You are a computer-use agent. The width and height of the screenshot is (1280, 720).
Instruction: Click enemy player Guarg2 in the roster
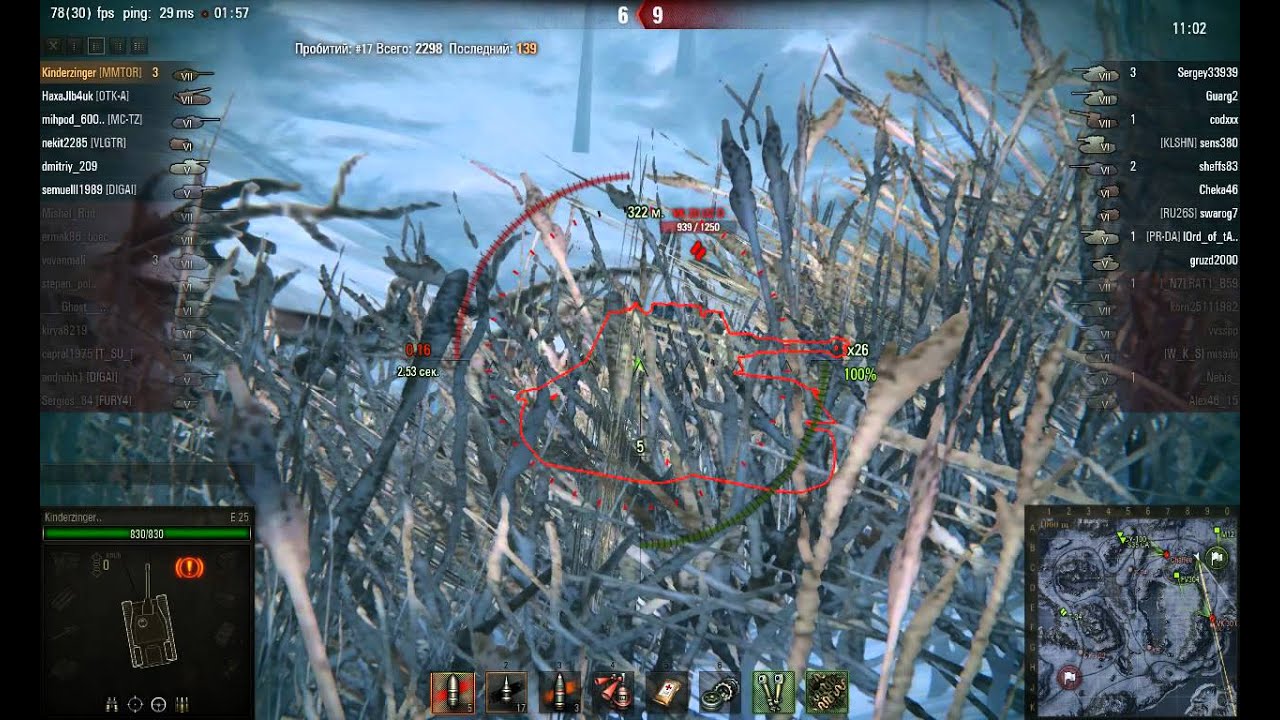pos(1221,96)
